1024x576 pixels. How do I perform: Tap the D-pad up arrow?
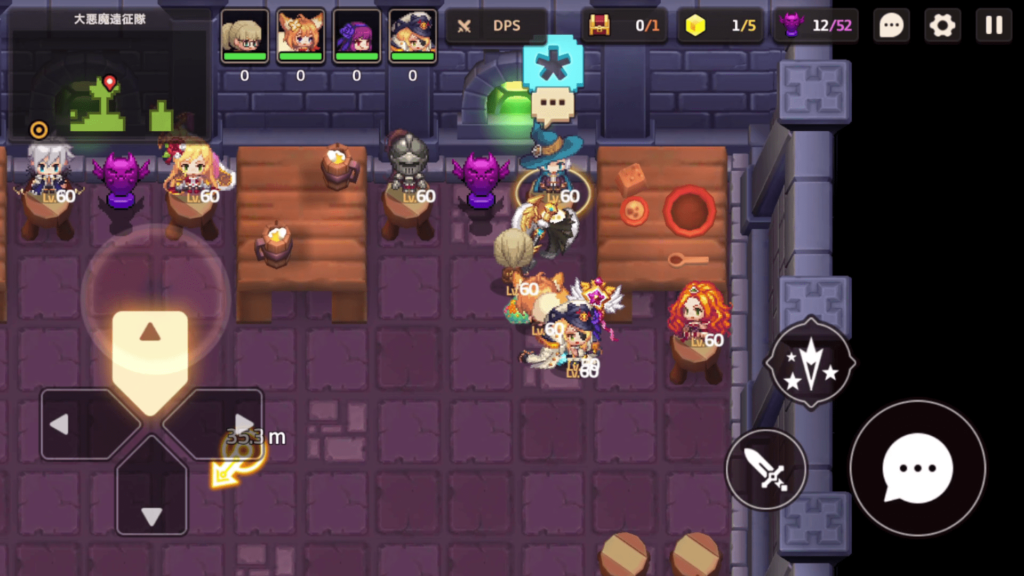click(x=150, y=346)
